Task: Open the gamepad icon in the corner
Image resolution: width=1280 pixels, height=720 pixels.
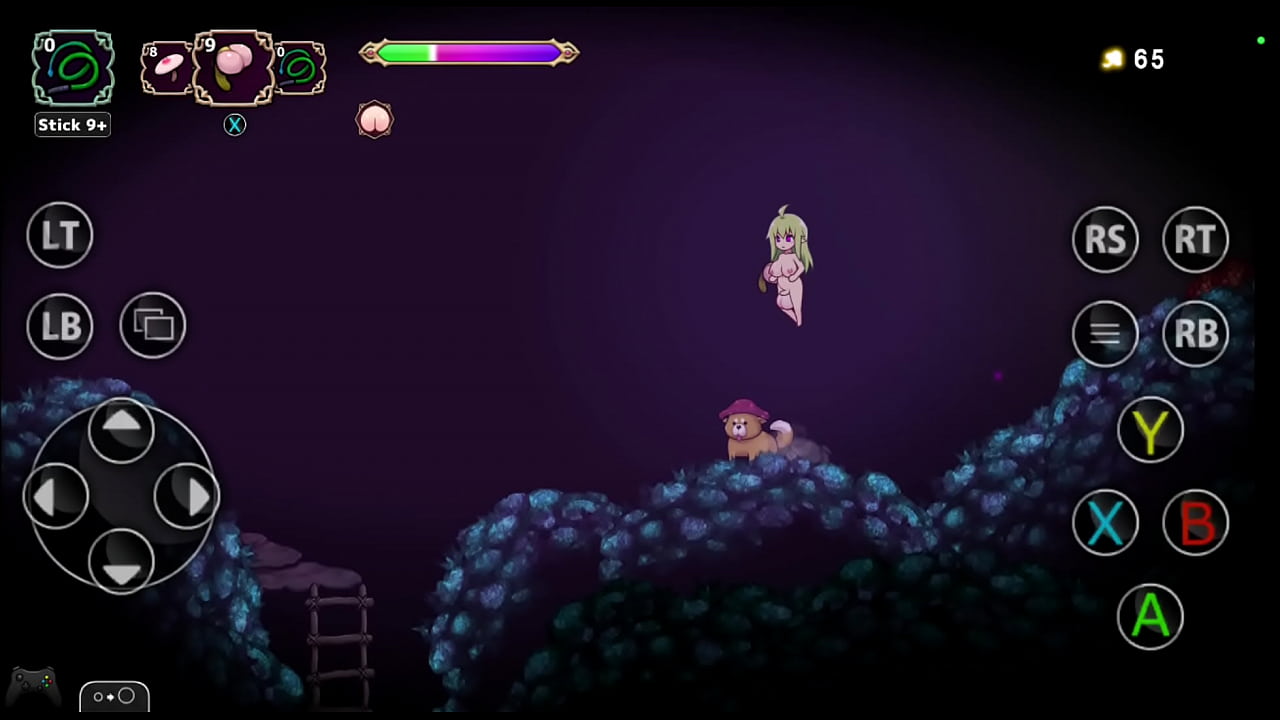Action: click(33, 687)
